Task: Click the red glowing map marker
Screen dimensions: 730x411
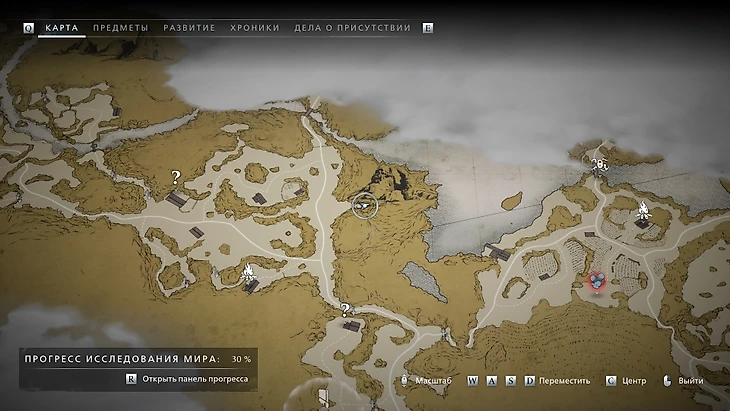Action: point(596,281)
